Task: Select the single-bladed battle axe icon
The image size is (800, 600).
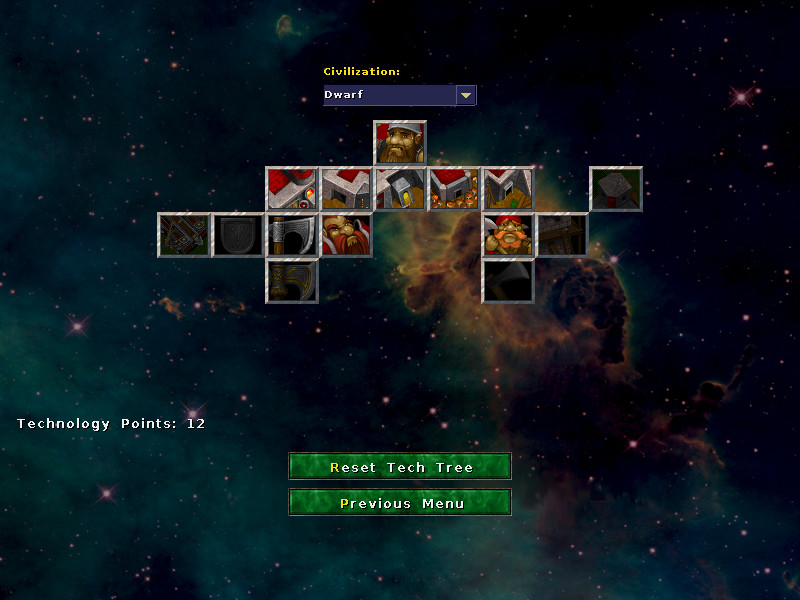Action: tap(292, 235)
